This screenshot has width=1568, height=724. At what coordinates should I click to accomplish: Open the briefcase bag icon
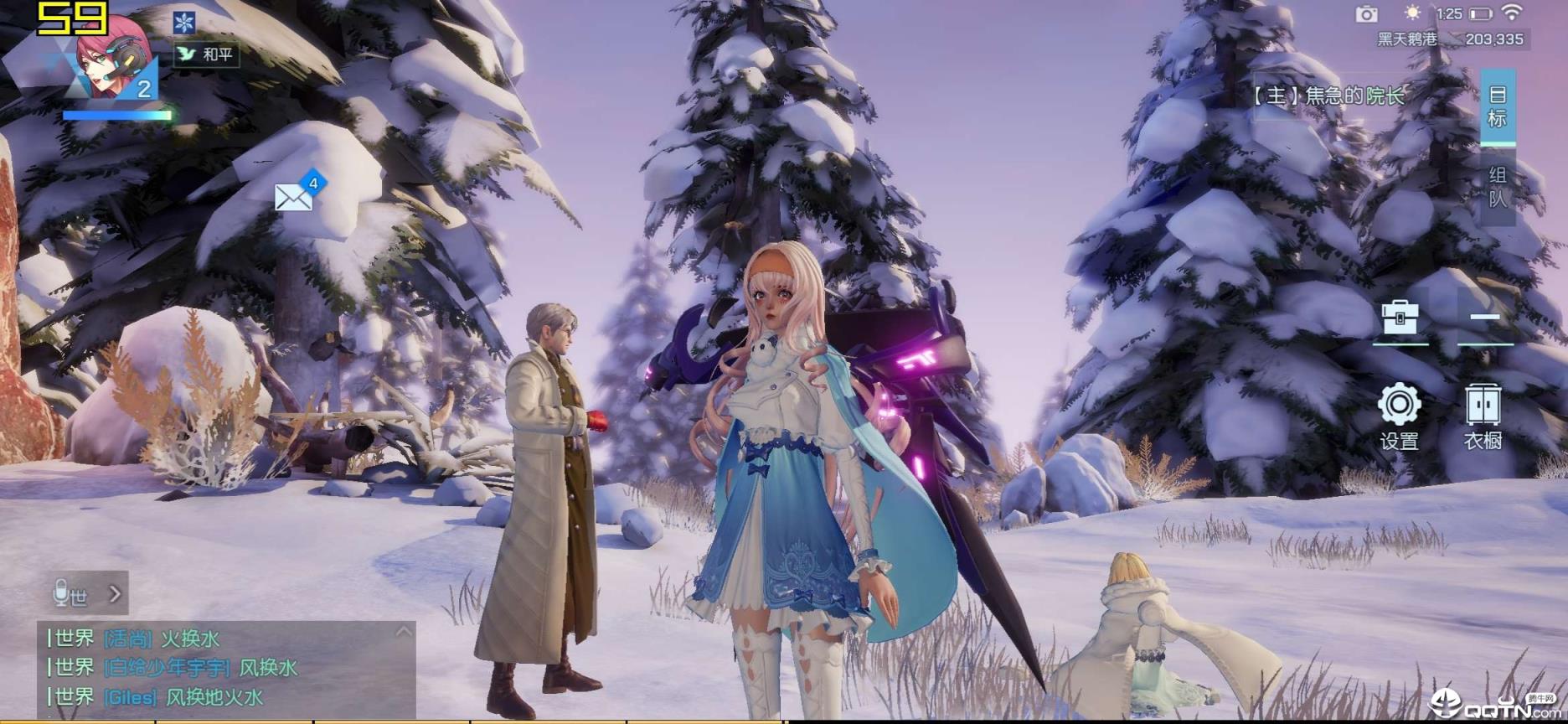1400,318
